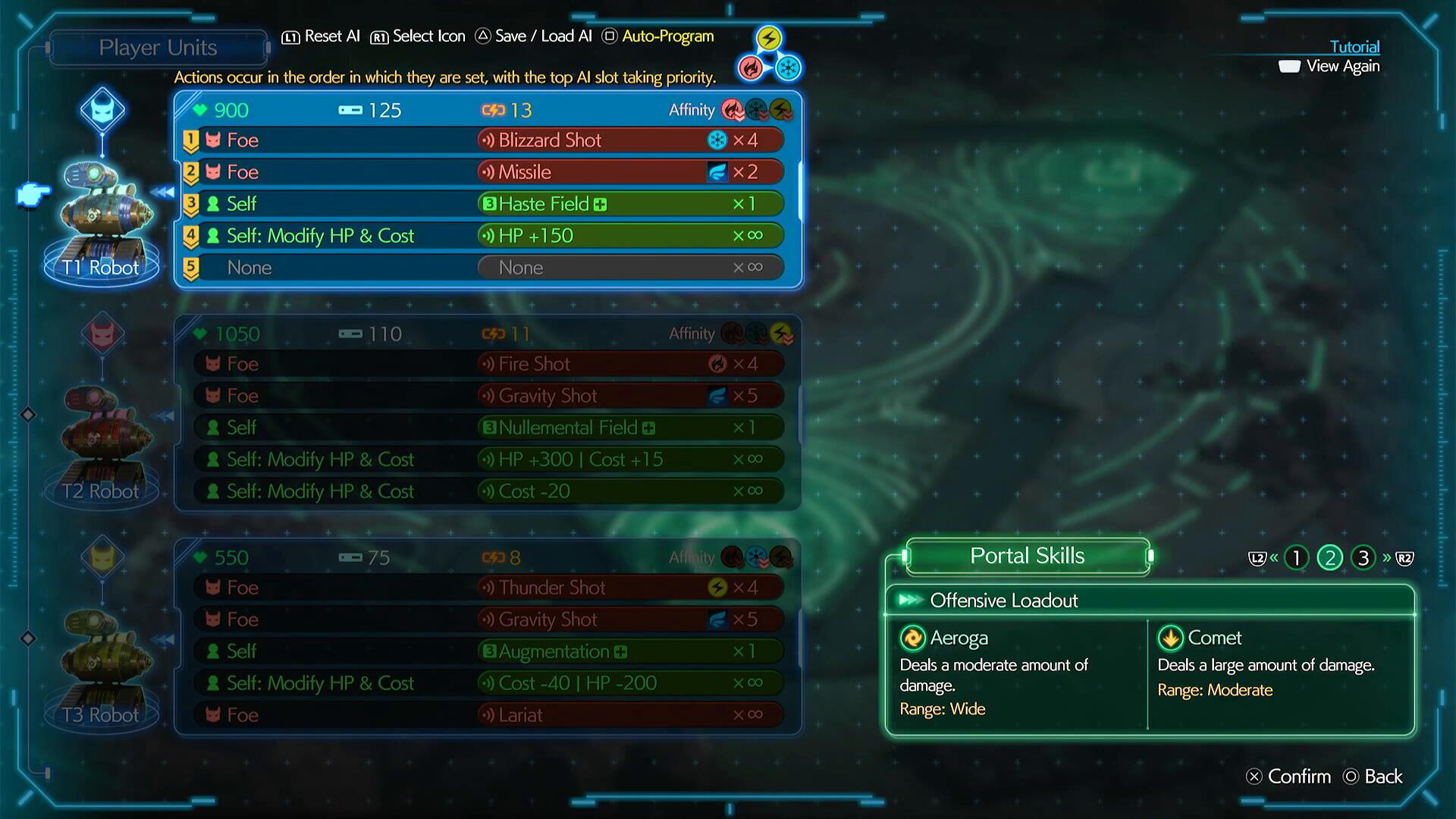Screen dimensions: 1456x819
Task: Switch to the T2 Robot unit
Action: point(102,444)
